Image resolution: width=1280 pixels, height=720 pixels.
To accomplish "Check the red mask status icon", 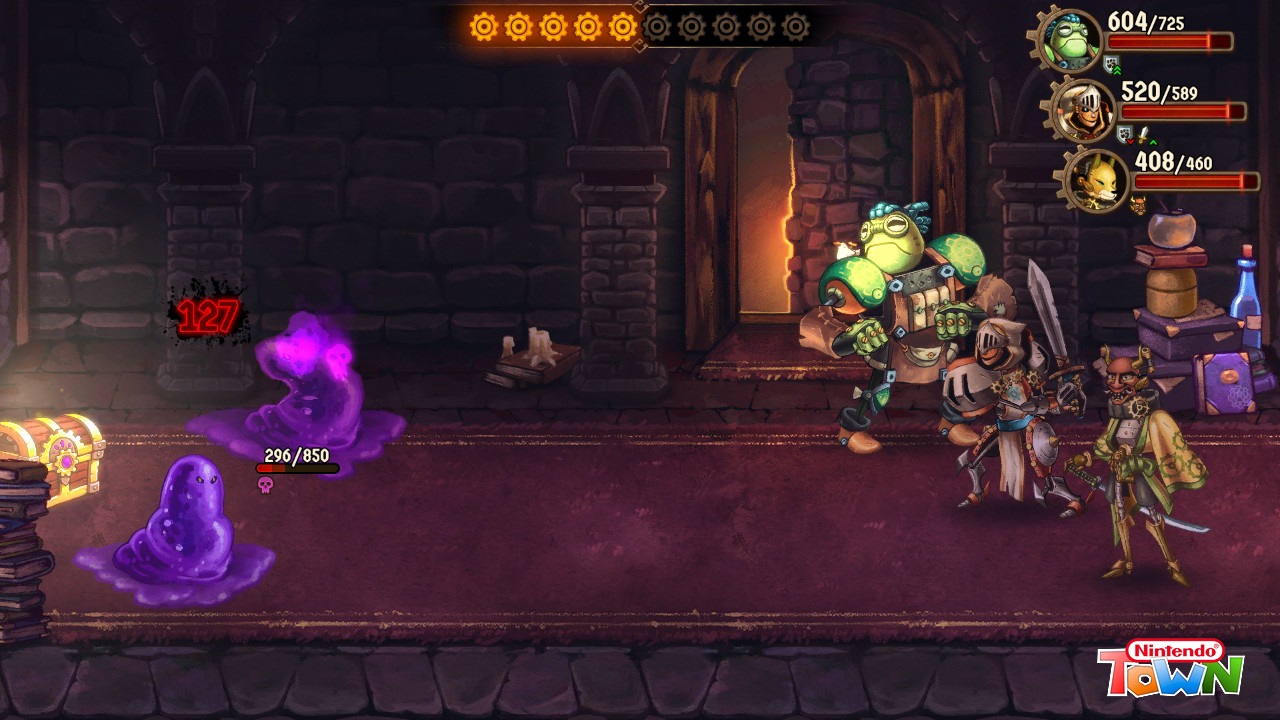I will [1138, 204].
